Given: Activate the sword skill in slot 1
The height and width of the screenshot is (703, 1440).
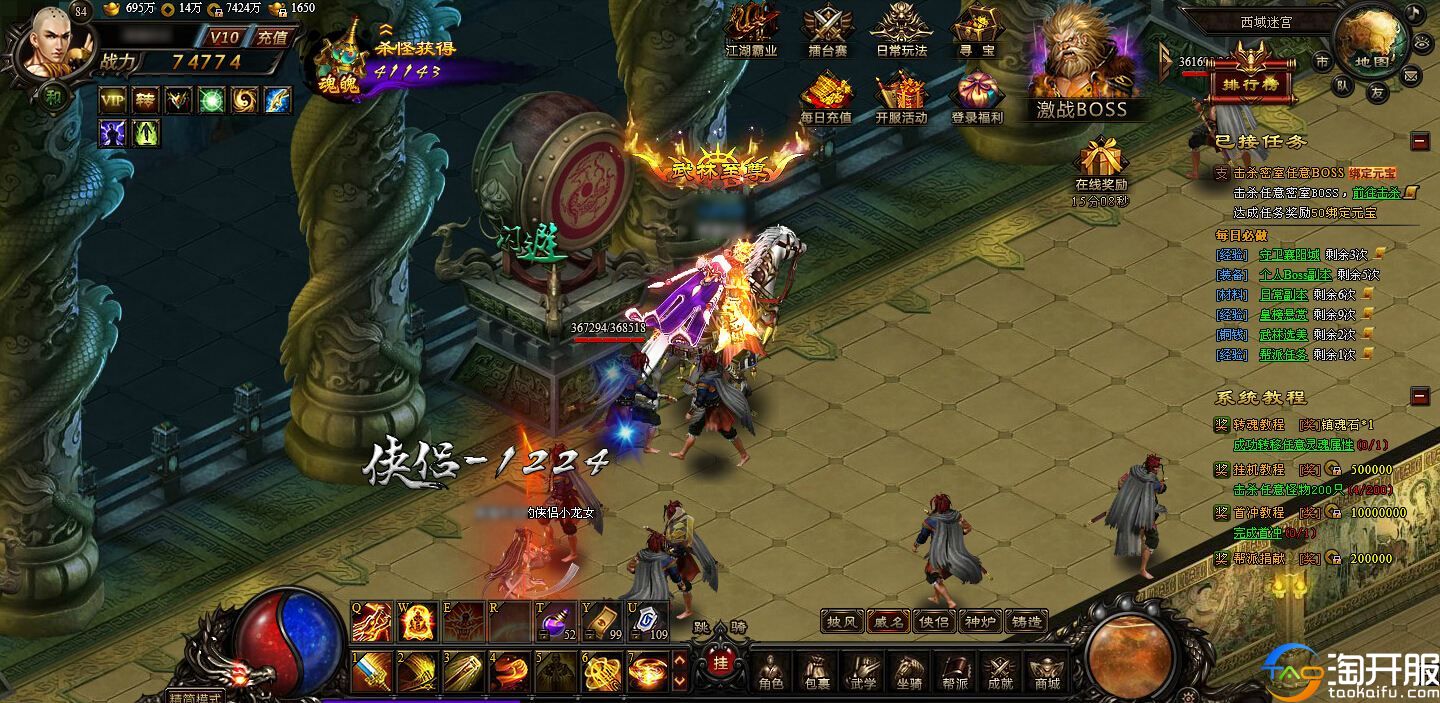Looking at the screenshot, I should pos(371,671).
